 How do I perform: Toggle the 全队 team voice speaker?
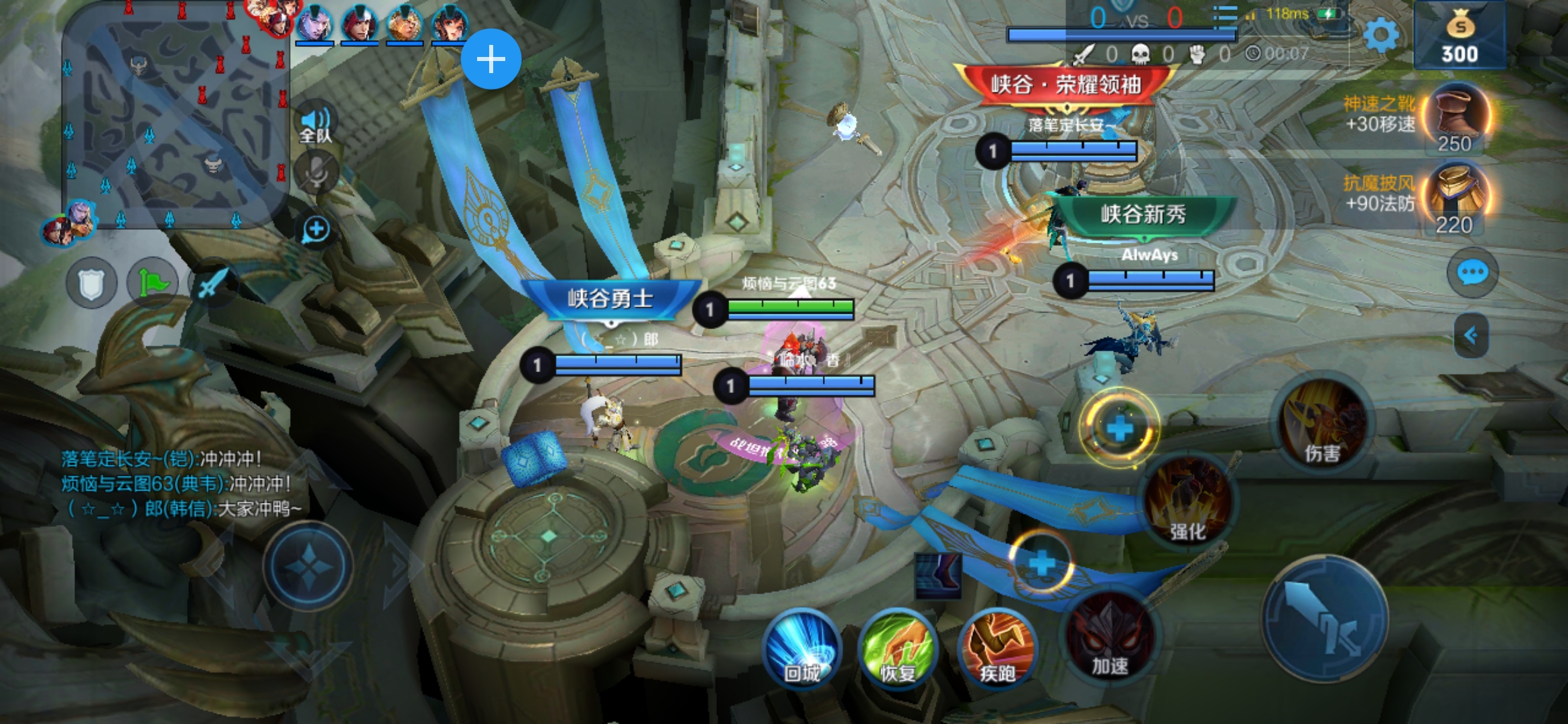tap(315, 122)
